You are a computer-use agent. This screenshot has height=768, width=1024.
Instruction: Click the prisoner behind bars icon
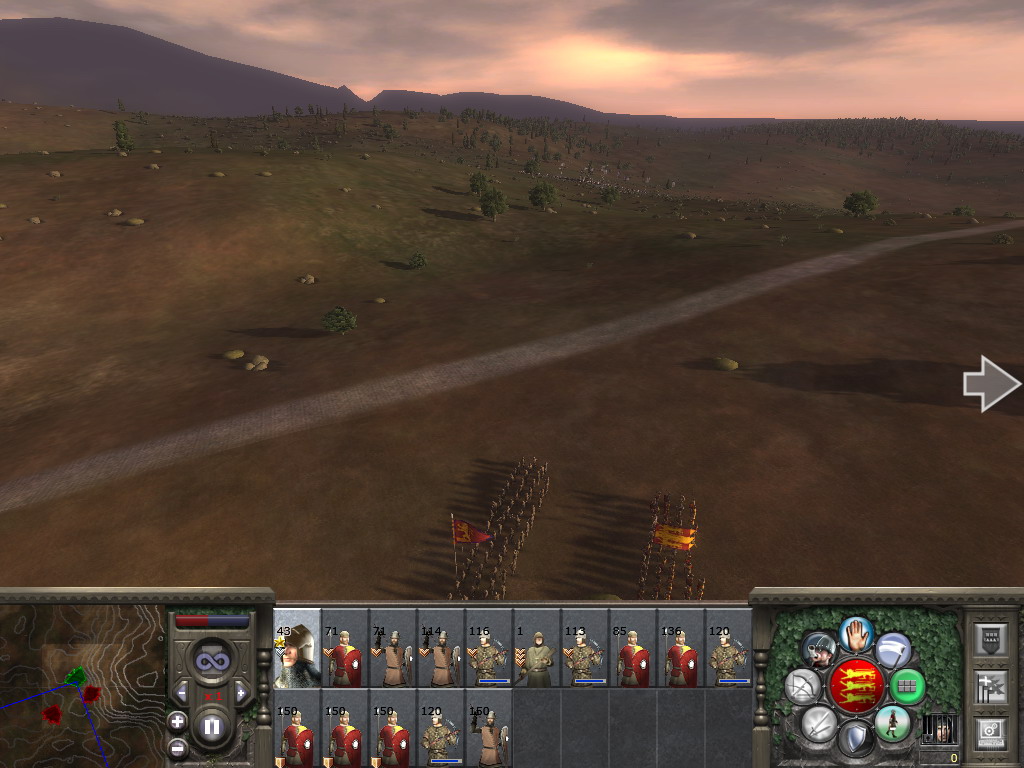[x=939, y=728]
